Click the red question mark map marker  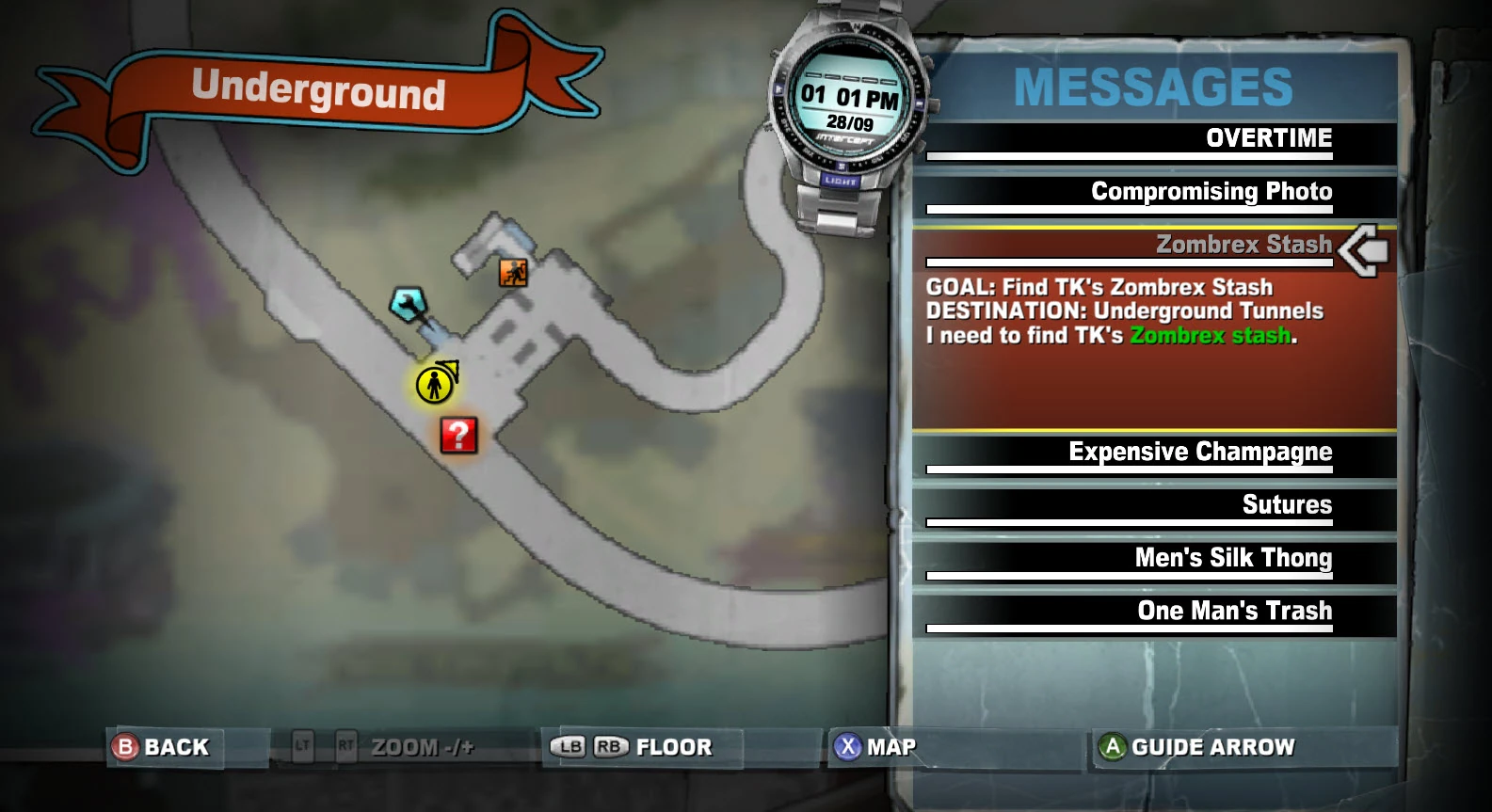458,436
